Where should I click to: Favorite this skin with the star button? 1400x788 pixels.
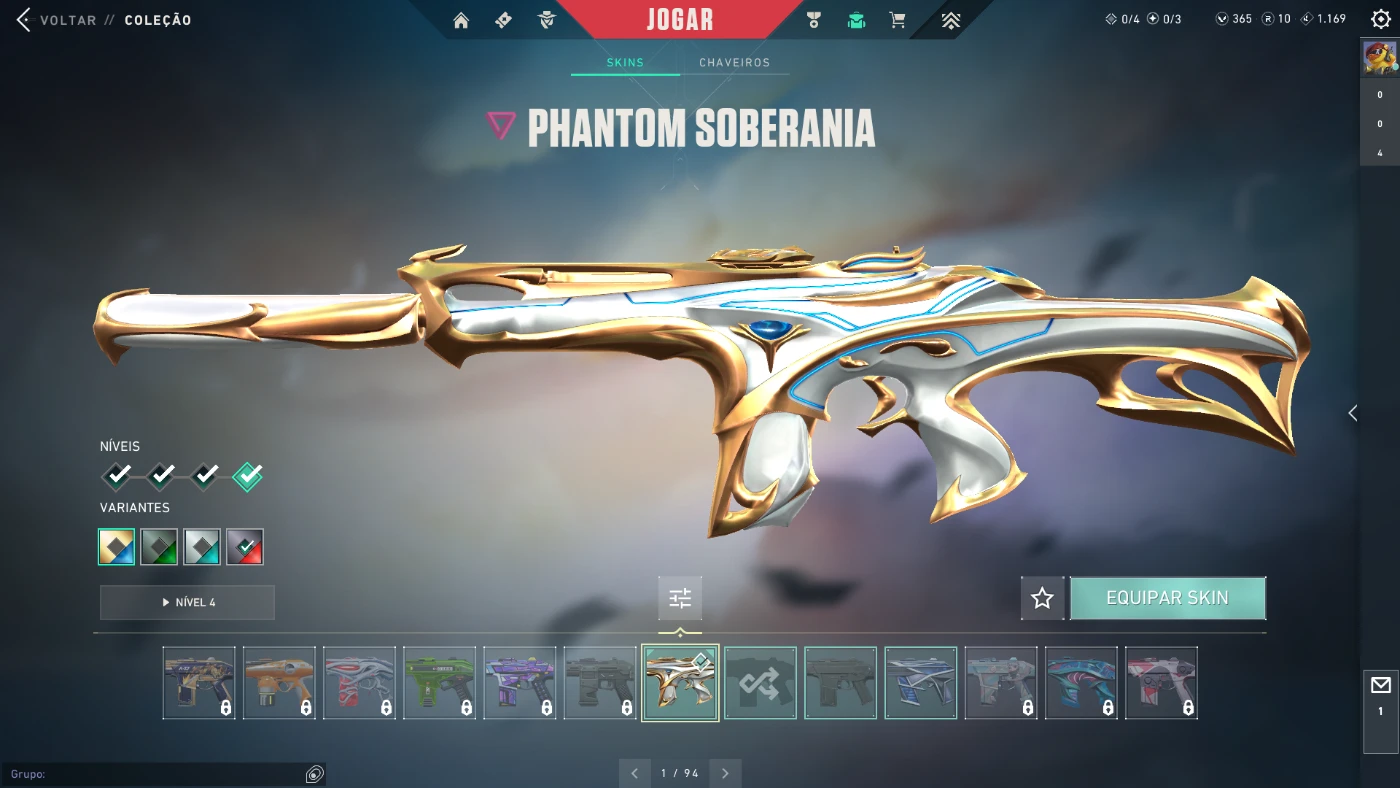(1042, 598)
